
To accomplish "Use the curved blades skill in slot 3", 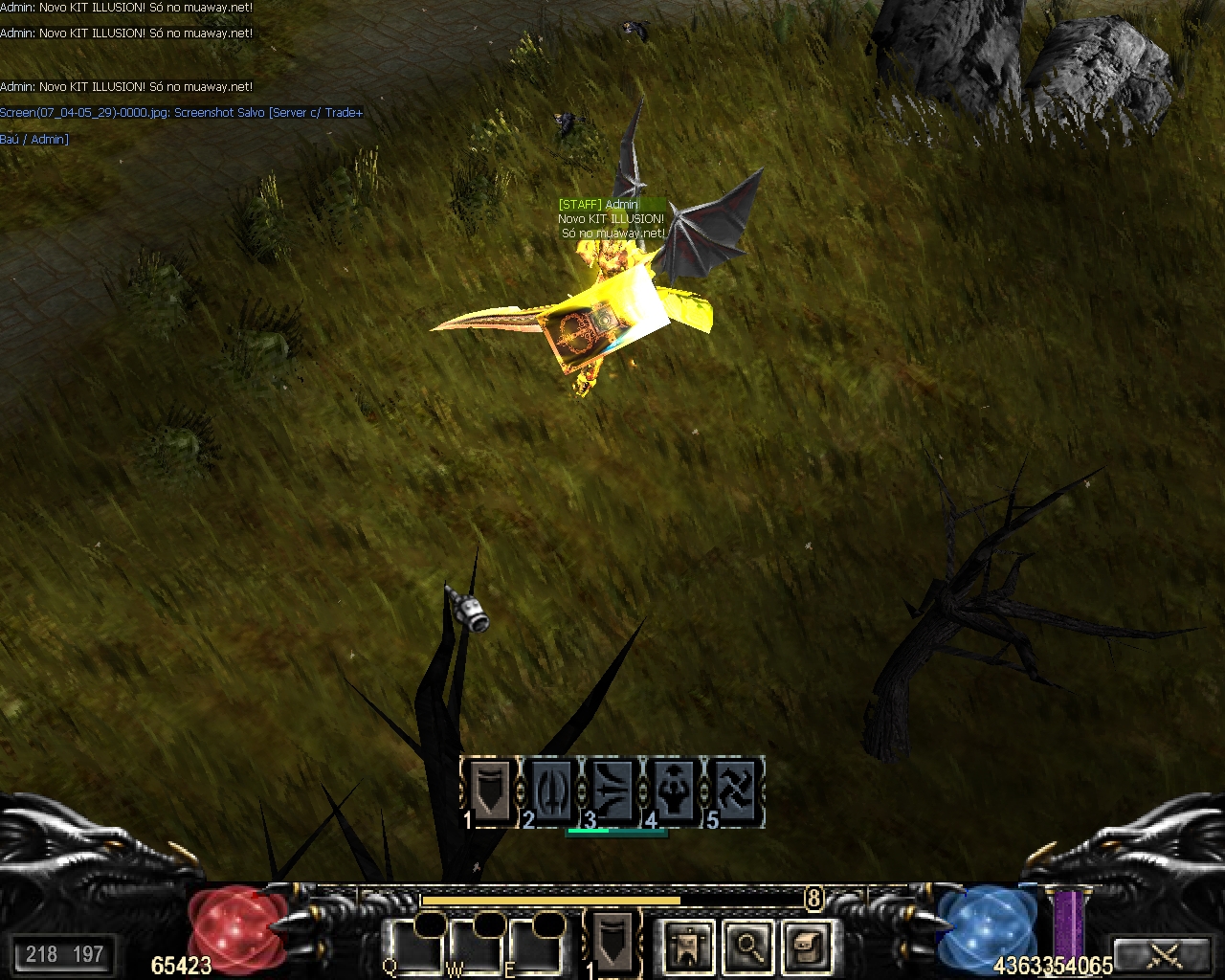I will (612, 791).
